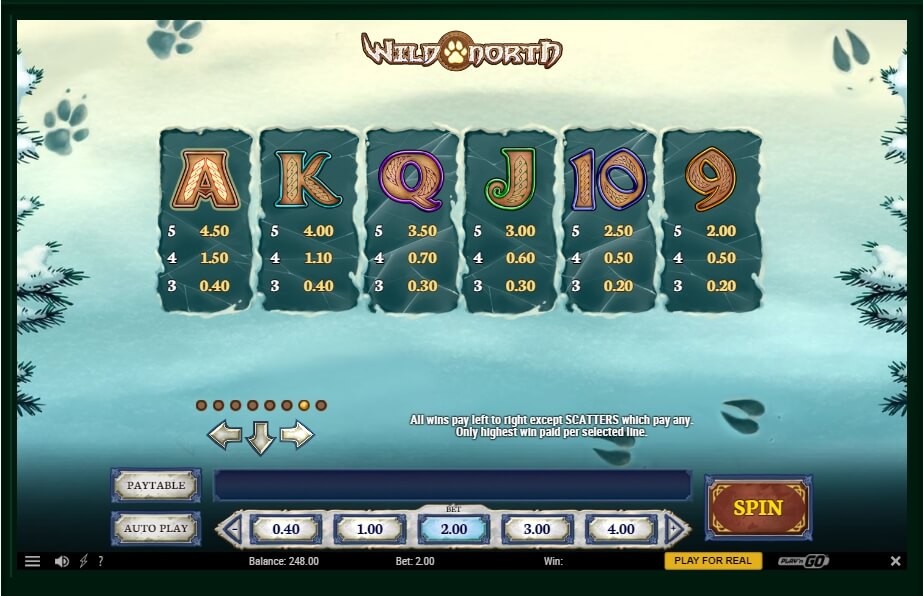Jump to the first paytable page dot
The image size is (923, 596).
coord(201,405)
